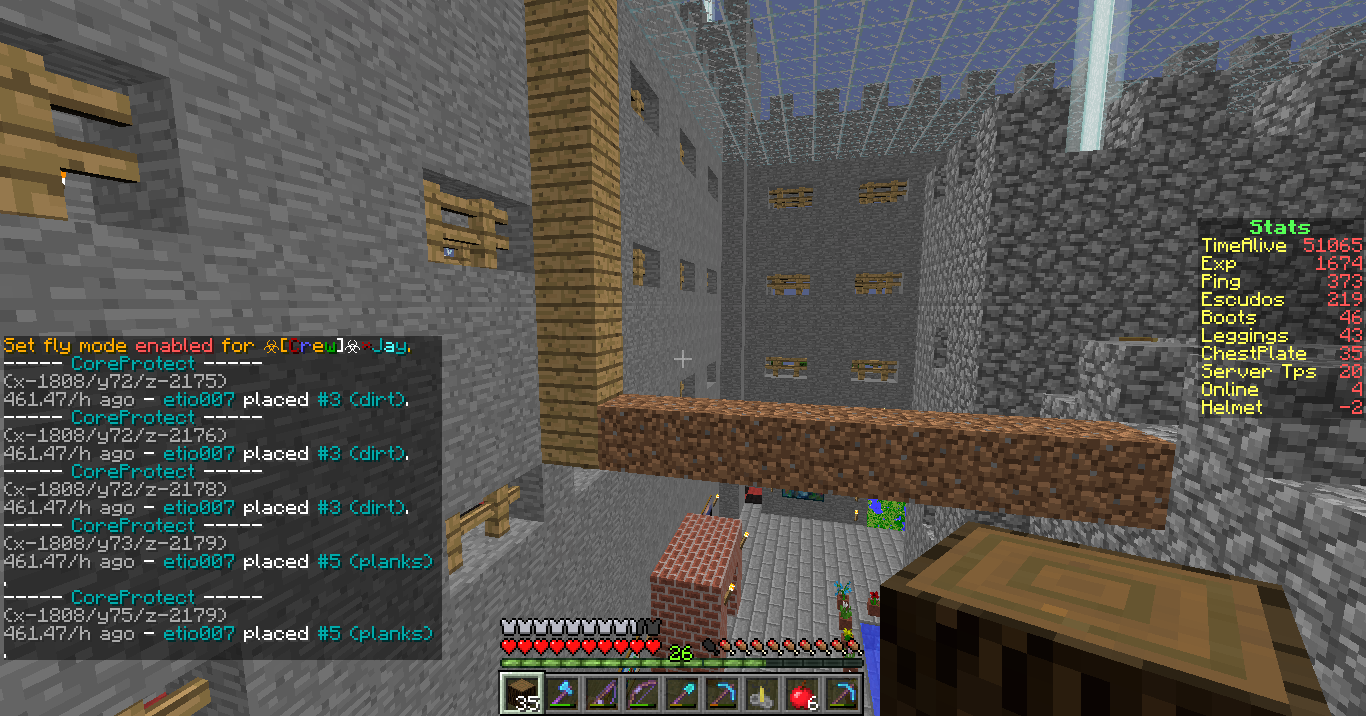Choose the fishing rod in the hotbar
This screenshot has height=716, width=1366.
coord(600,693)
